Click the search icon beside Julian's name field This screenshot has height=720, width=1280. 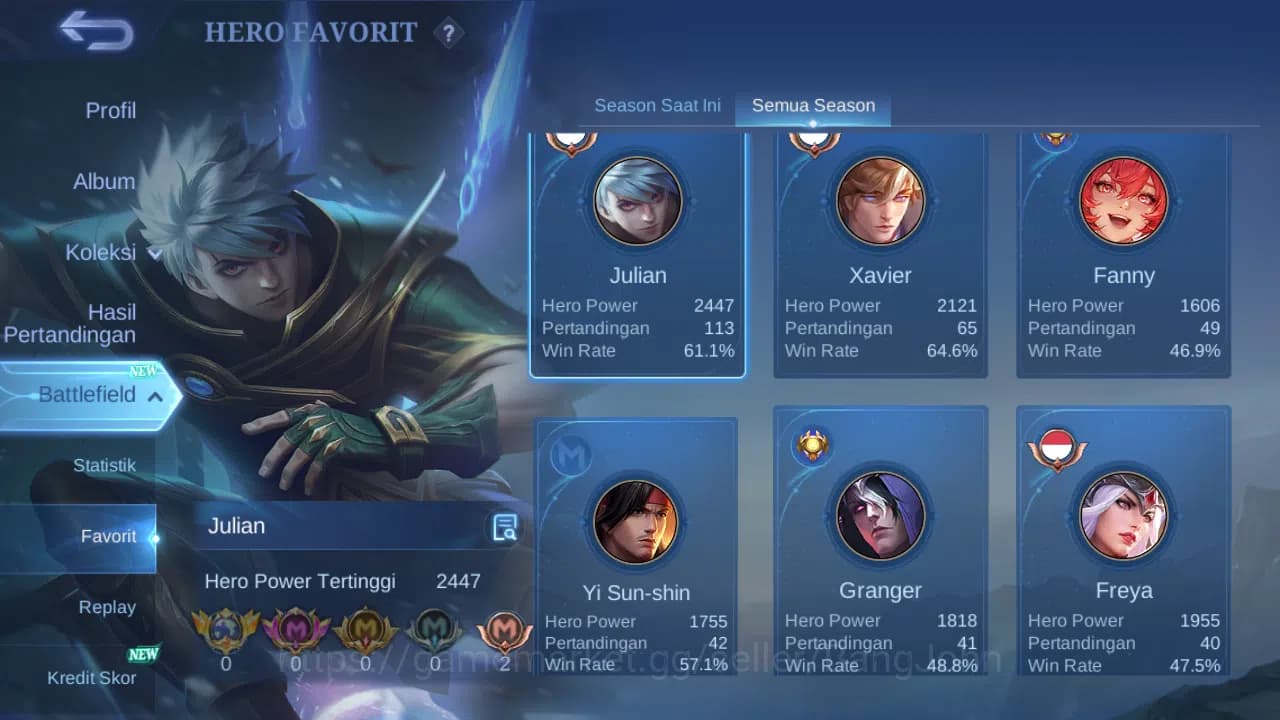(x=505, y=527)
